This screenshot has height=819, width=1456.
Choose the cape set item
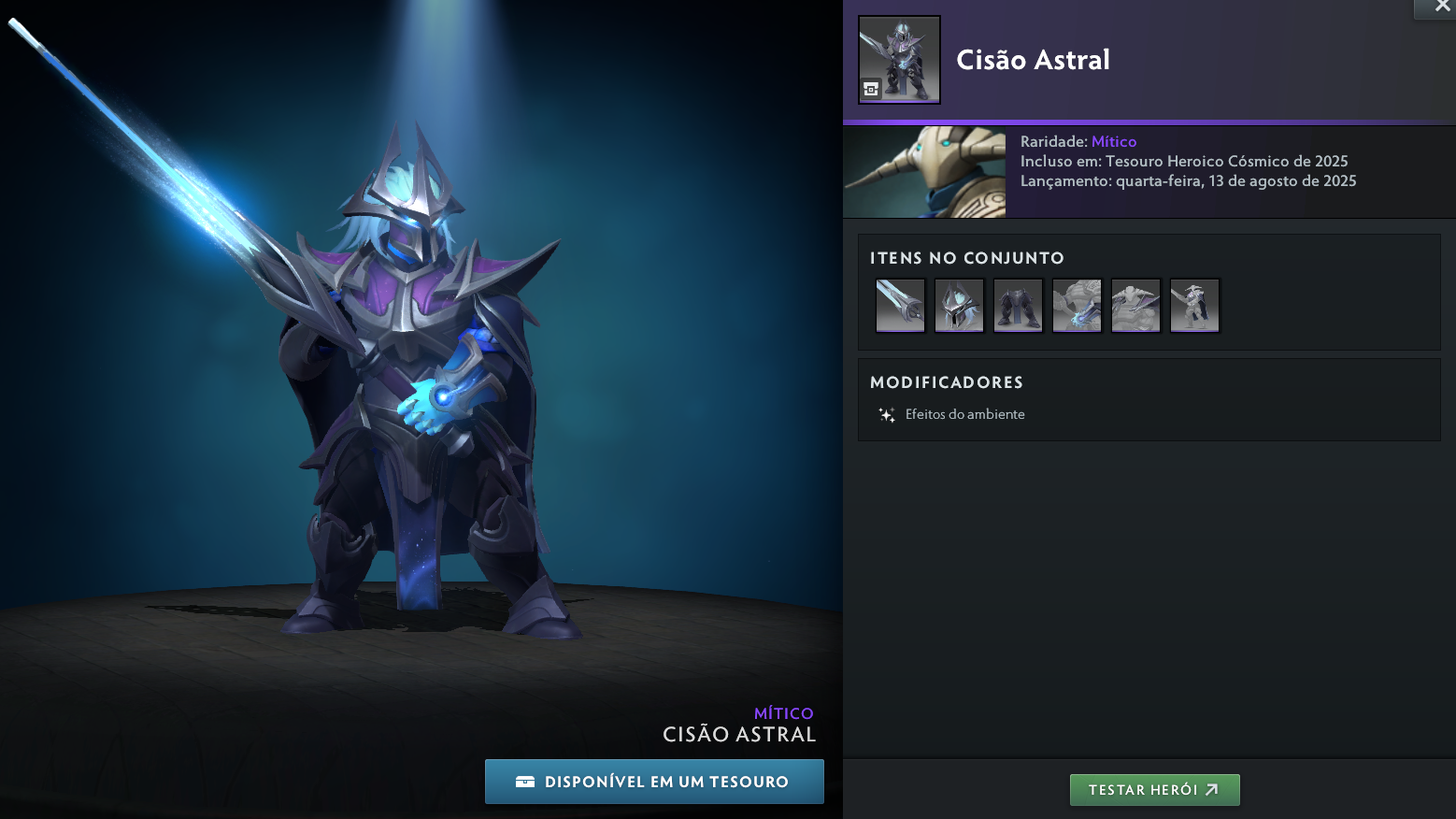tap(1194, 305)
